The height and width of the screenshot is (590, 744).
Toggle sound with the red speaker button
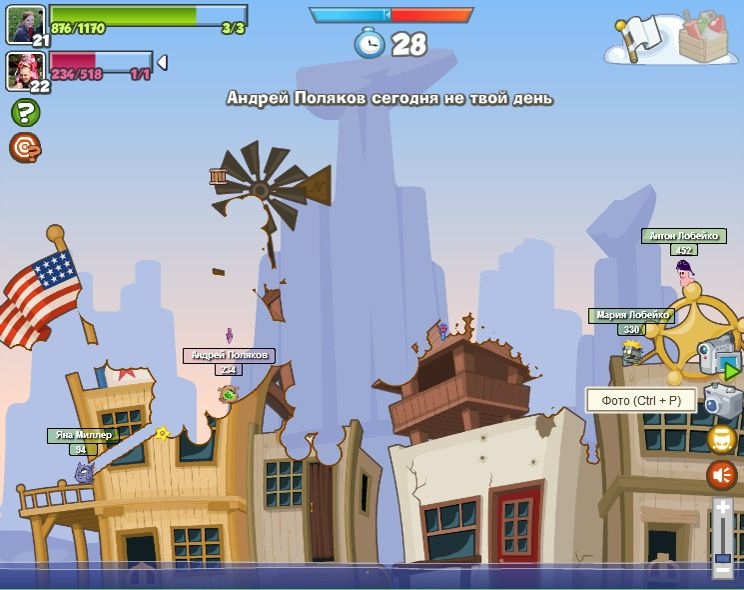pyautogui.click(x=722, y=475)
